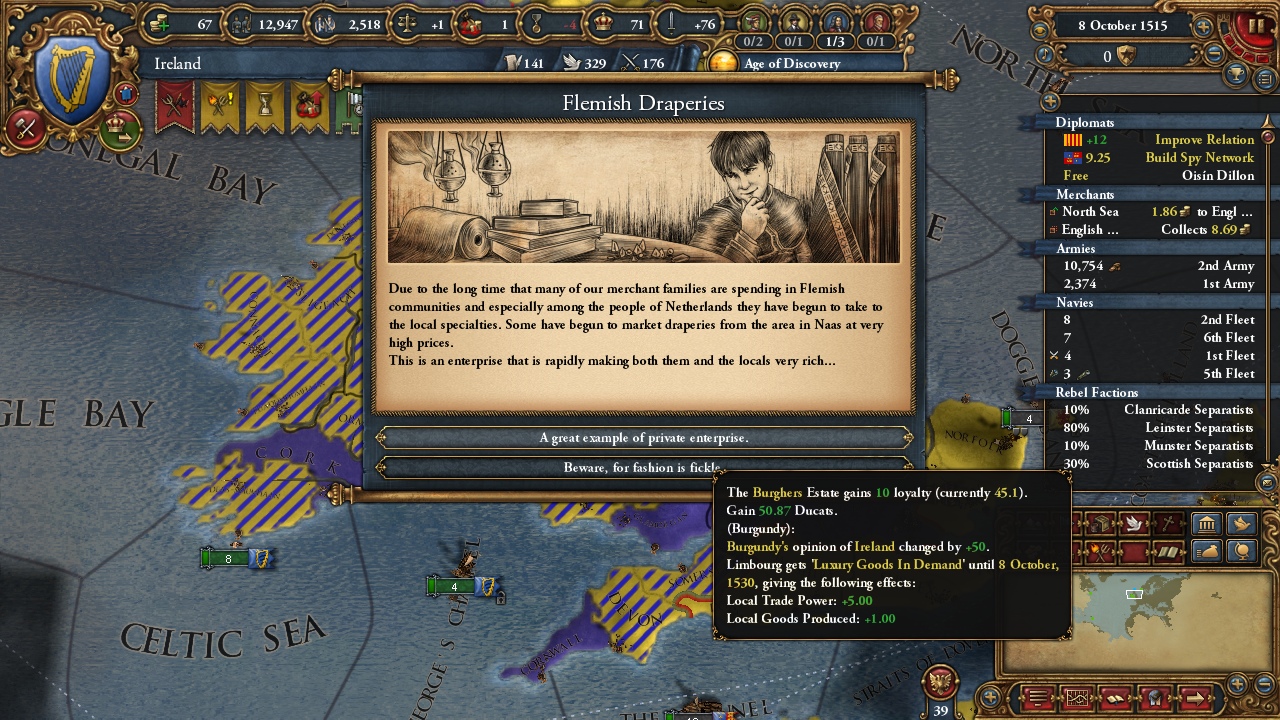Click the music note jukebox button
The height and width of the screenshot is (720, 1280).
(1045, 56)
